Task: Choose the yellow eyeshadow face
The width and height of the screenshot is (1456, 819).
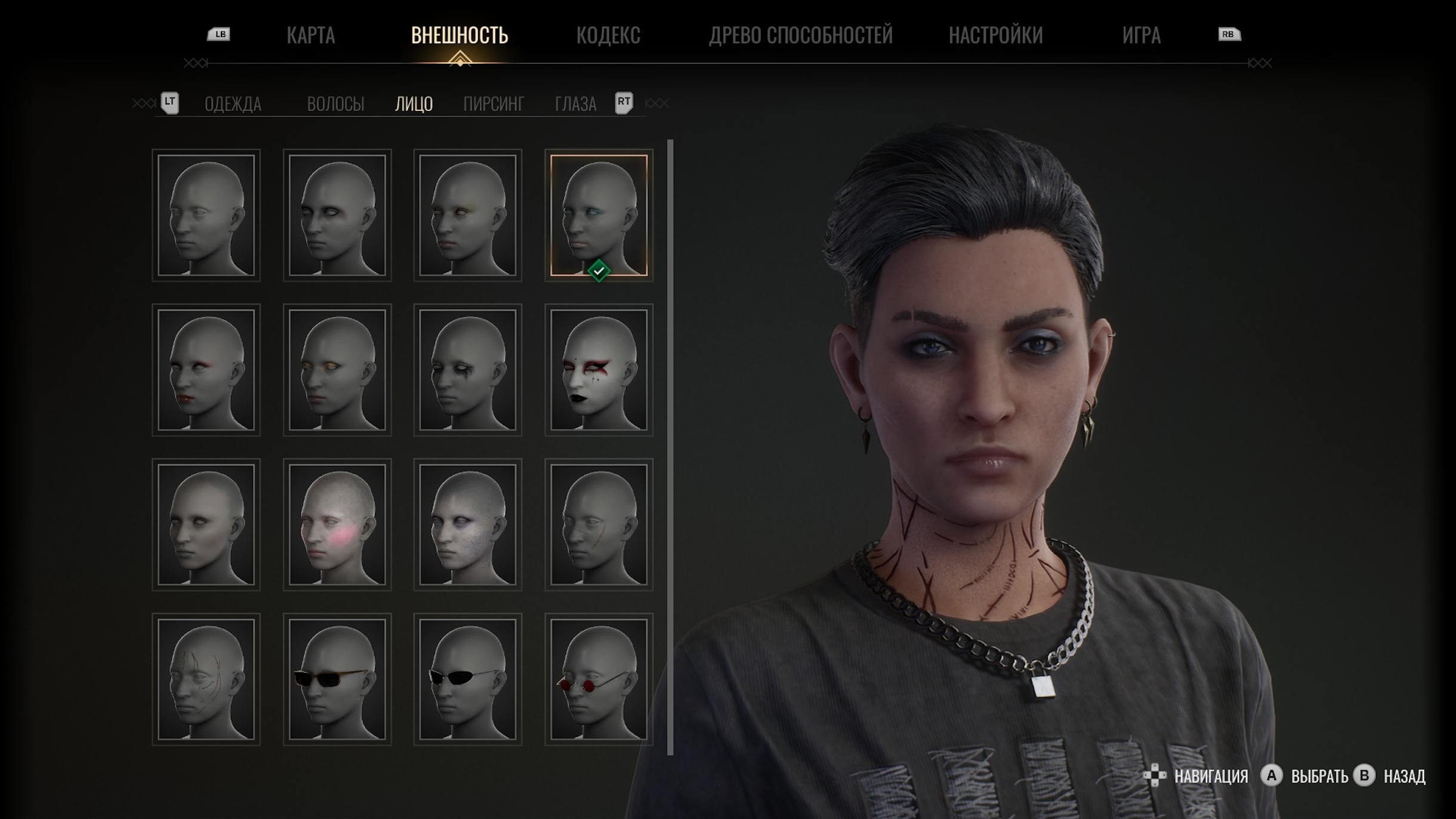Action: pos(337,370)
